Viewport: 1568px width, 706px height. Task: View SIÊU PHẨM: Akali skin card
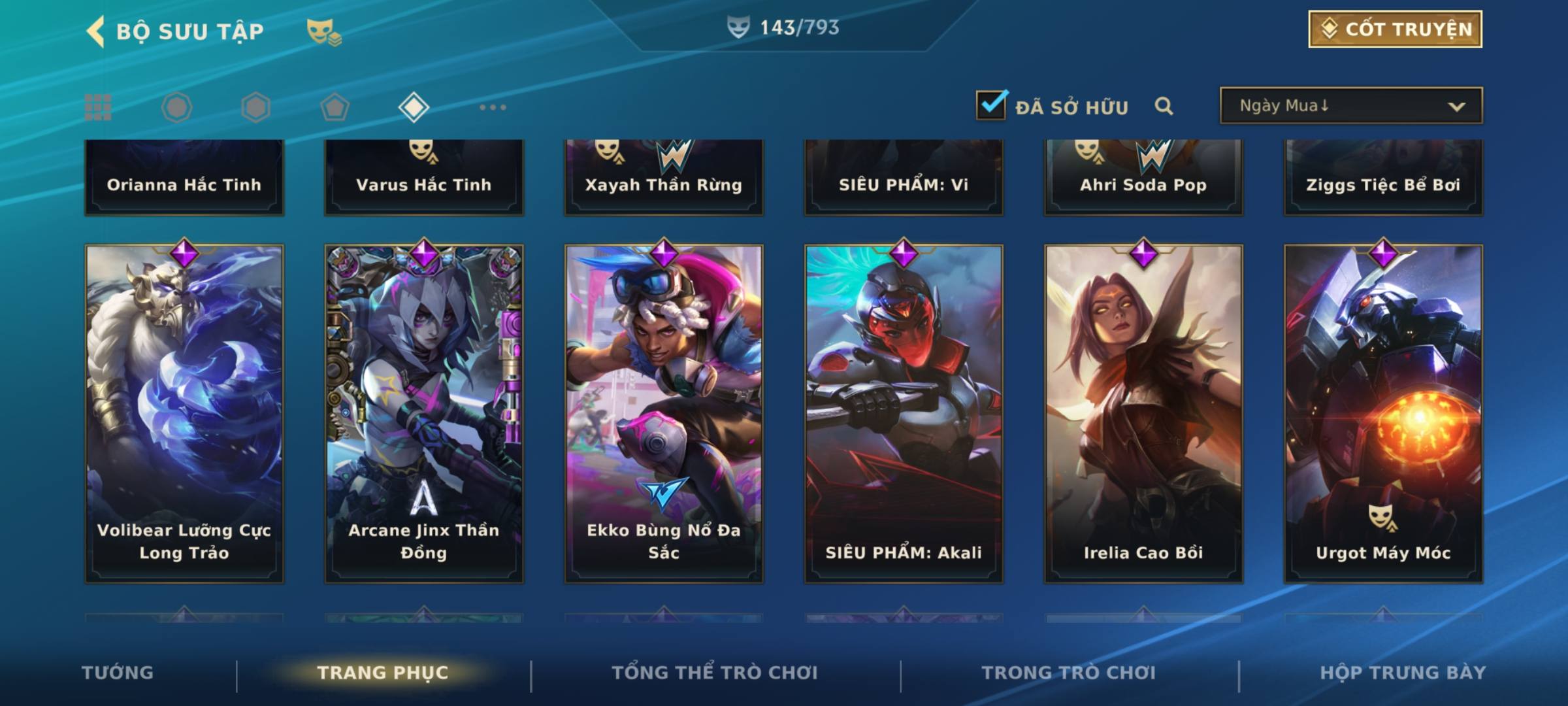(904, 413)
